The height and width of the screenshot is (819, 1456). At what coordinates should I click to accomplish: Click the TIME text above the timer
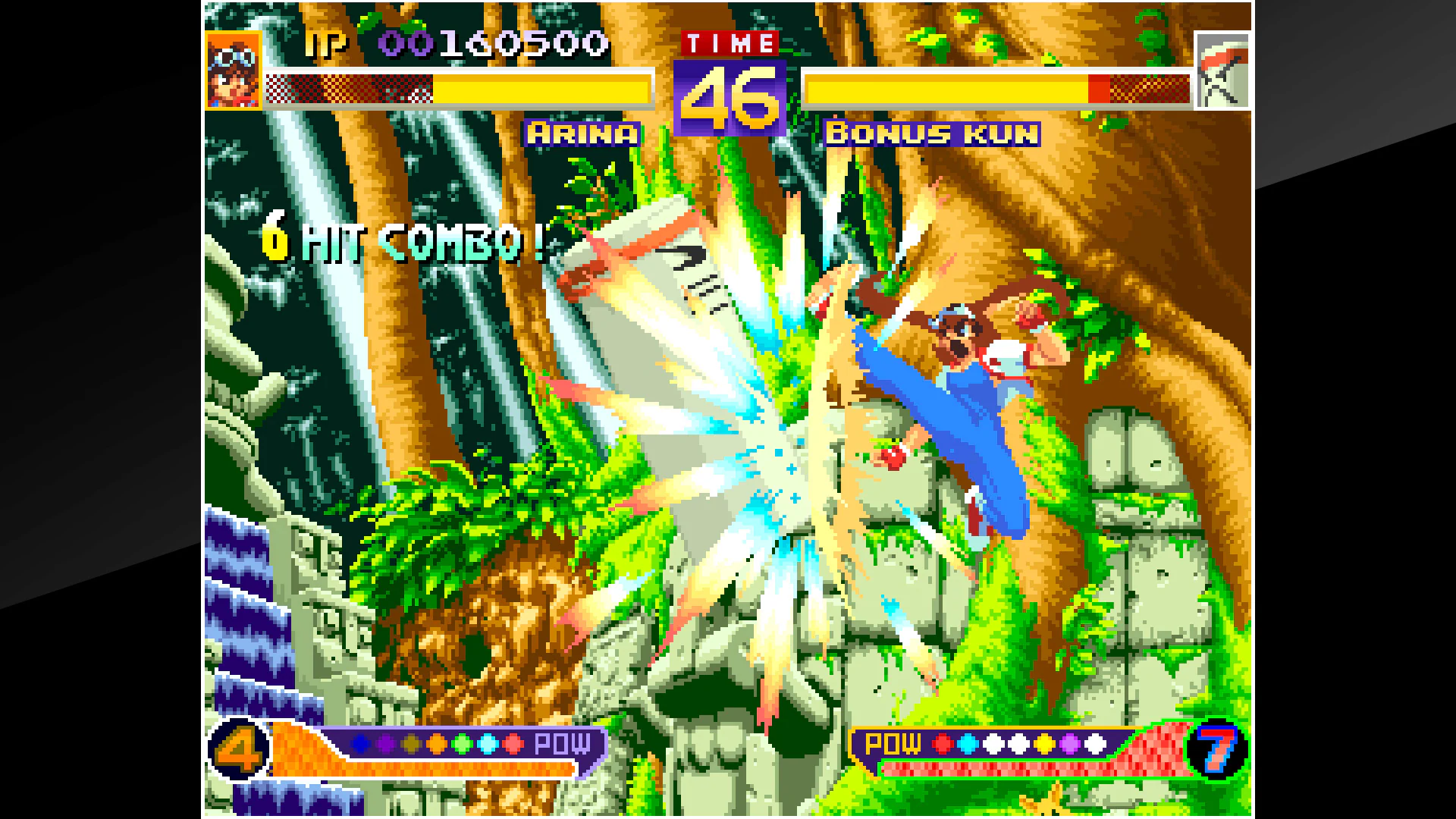pyautogui.click(x=732, y=43)
